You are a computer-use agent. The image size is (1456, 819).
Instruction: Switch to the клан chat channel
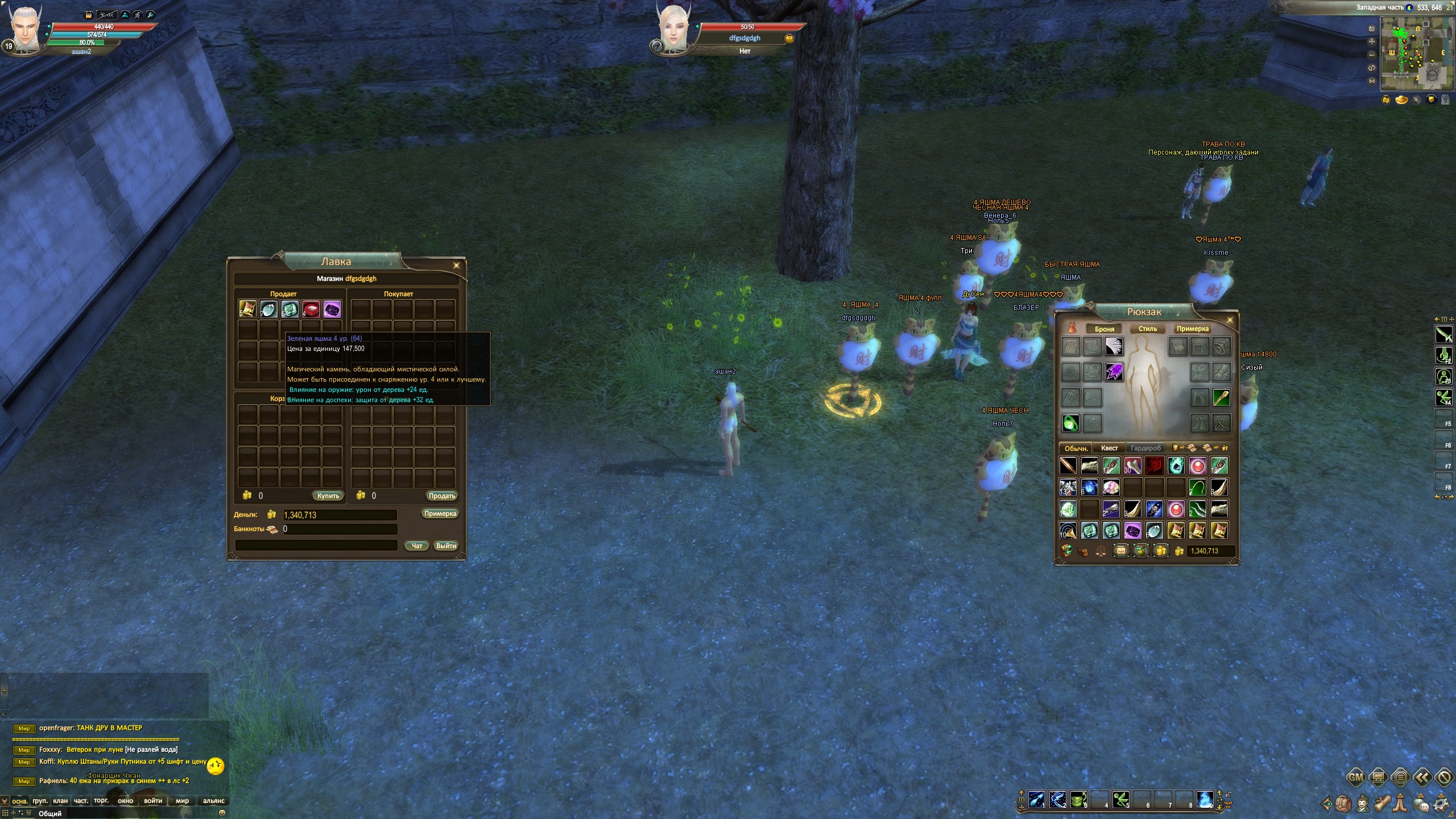pyautogui.click(x=60, y=801)
